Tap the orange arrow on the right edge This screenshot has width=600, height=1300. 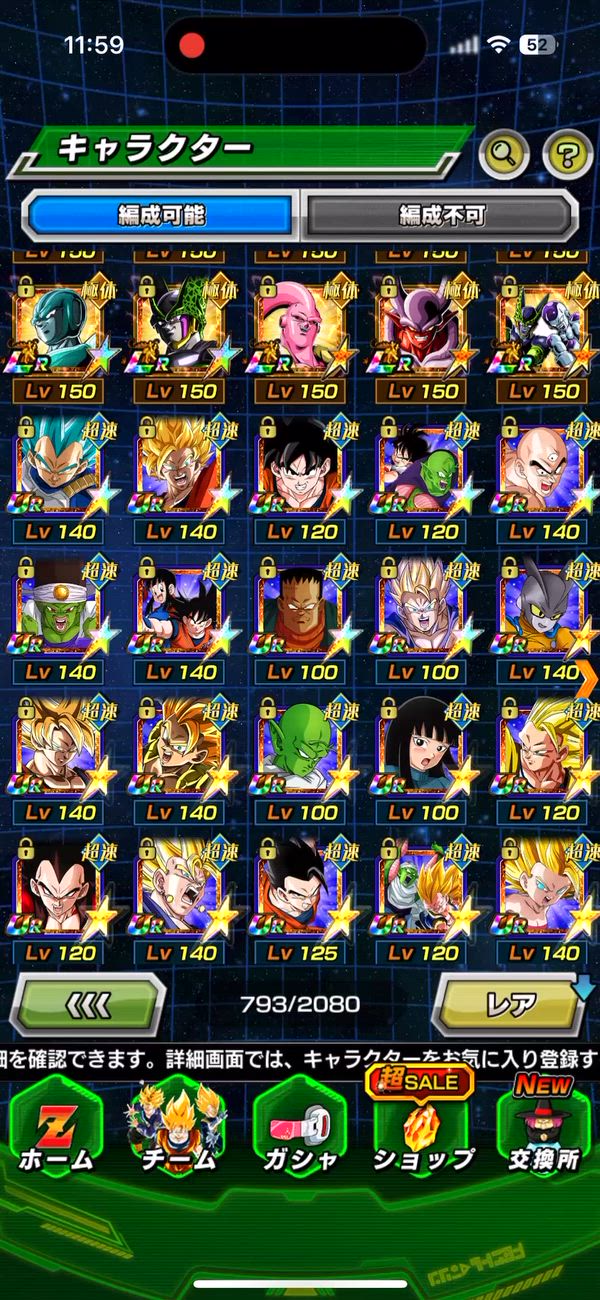(x=588, y=679)
